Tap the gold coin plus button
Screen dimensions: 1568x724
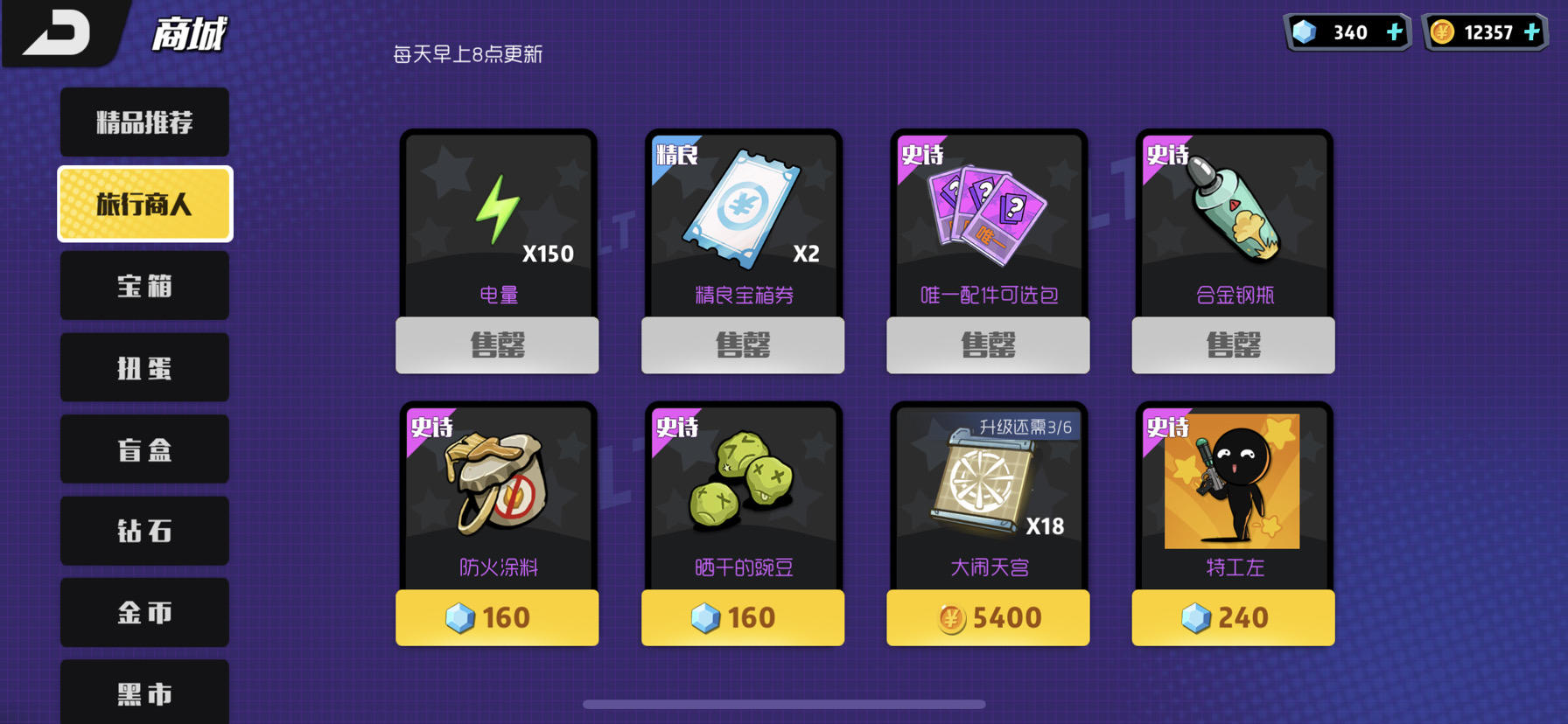pos(1533,31)
